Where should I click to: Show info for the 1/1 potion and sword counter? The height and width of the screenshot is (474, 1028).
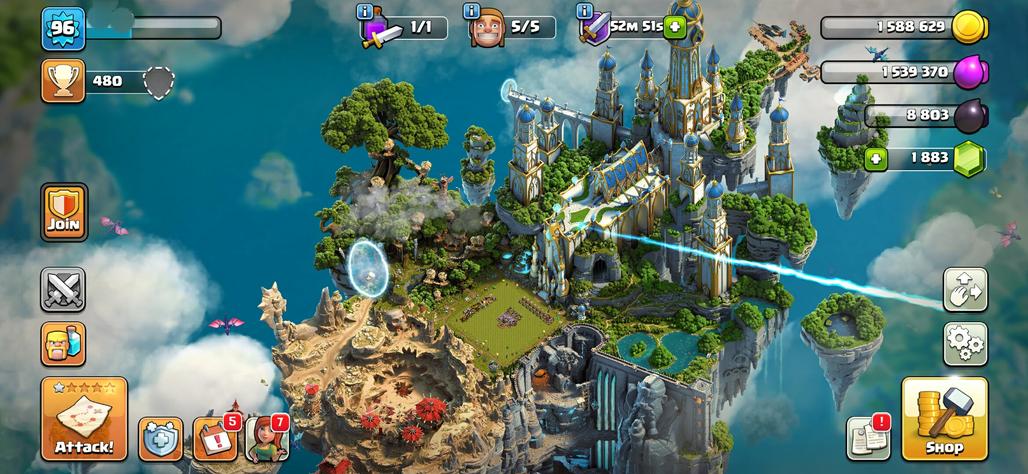(x=365, y=11)
